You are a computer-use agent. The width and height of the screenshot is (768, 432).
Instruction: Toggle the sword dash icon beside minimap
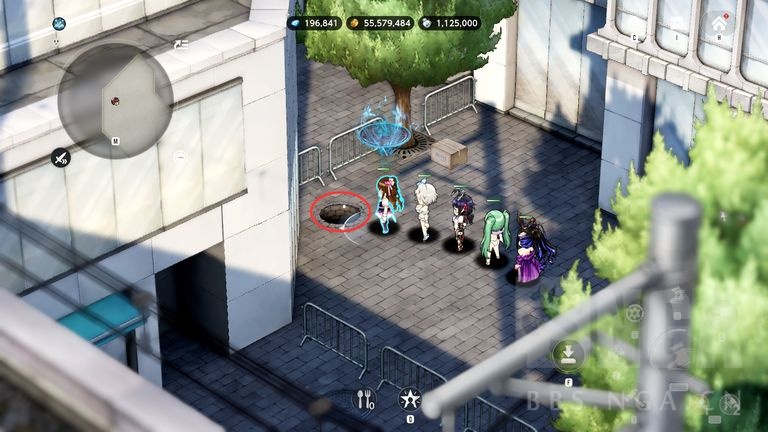click(x=61, y=157)
